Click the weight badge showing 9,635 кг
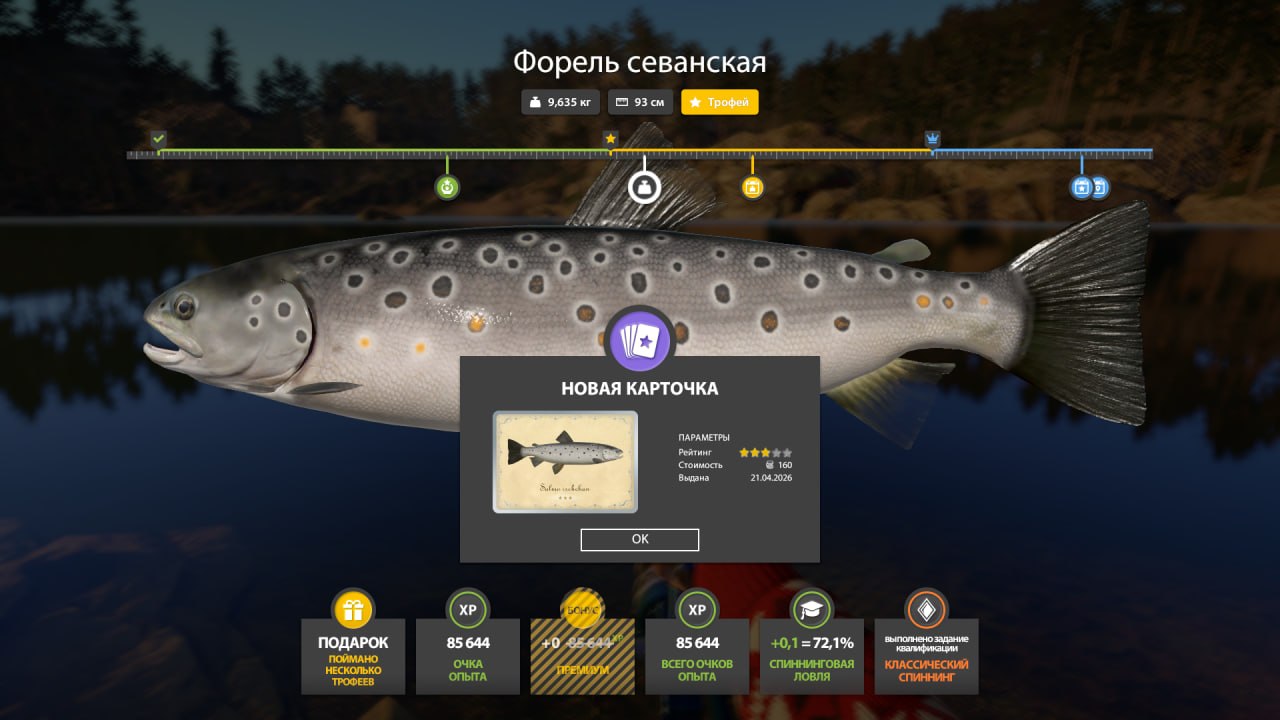 pos(560,101)
